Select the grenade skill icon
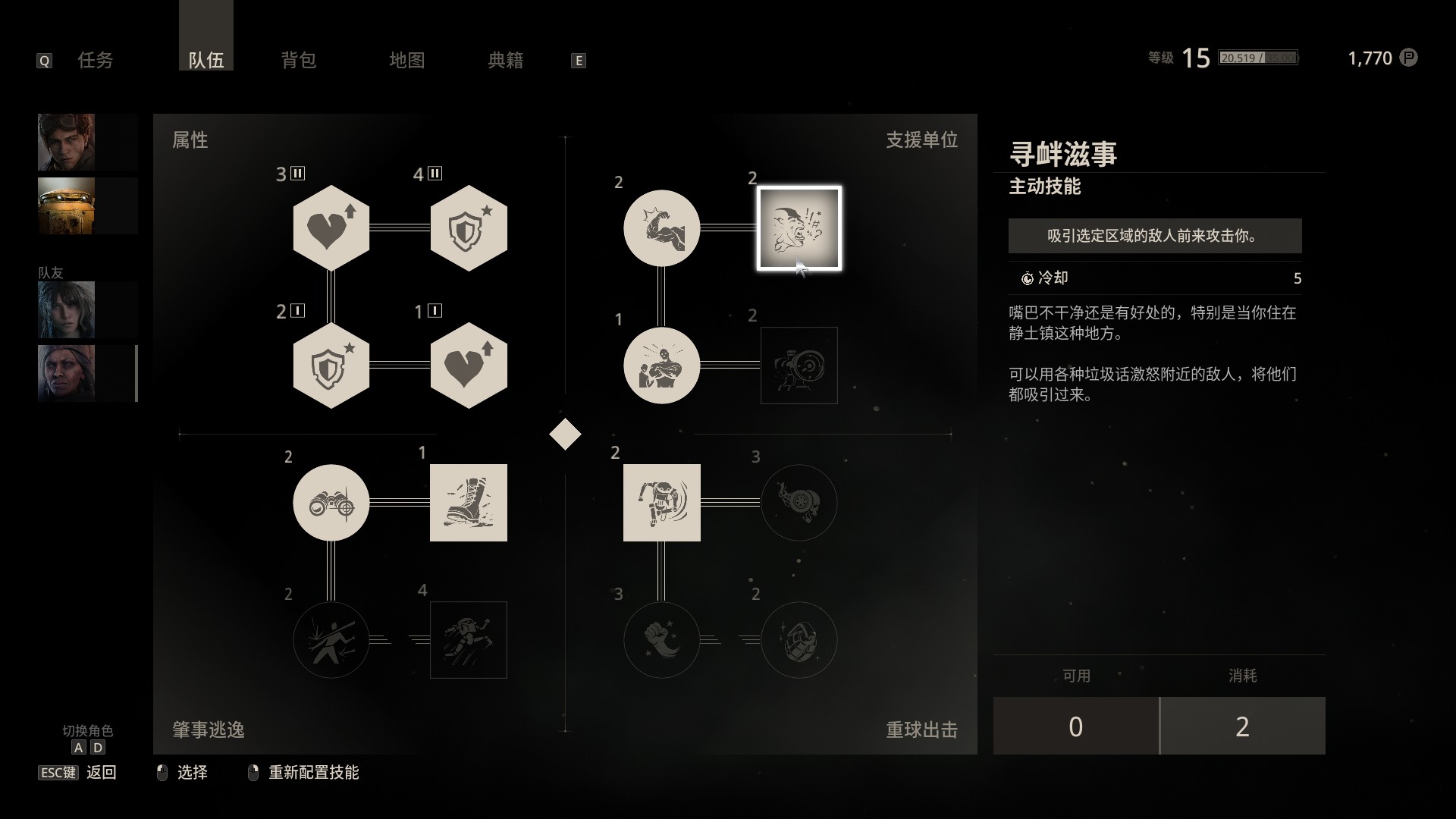This screenshot has height=819, width=1456. 799,639
